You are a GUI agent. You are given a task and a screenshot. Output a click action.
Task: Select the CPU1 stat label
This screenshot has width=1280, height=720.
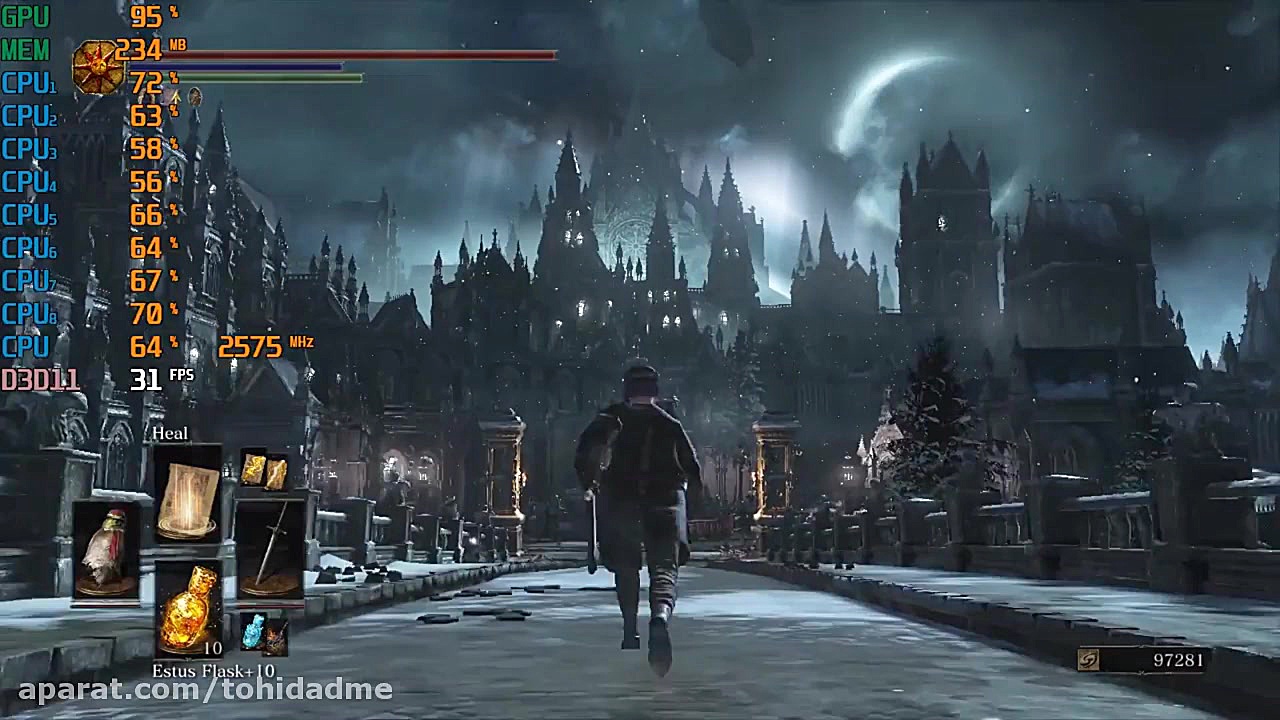[x=28, y=83]
